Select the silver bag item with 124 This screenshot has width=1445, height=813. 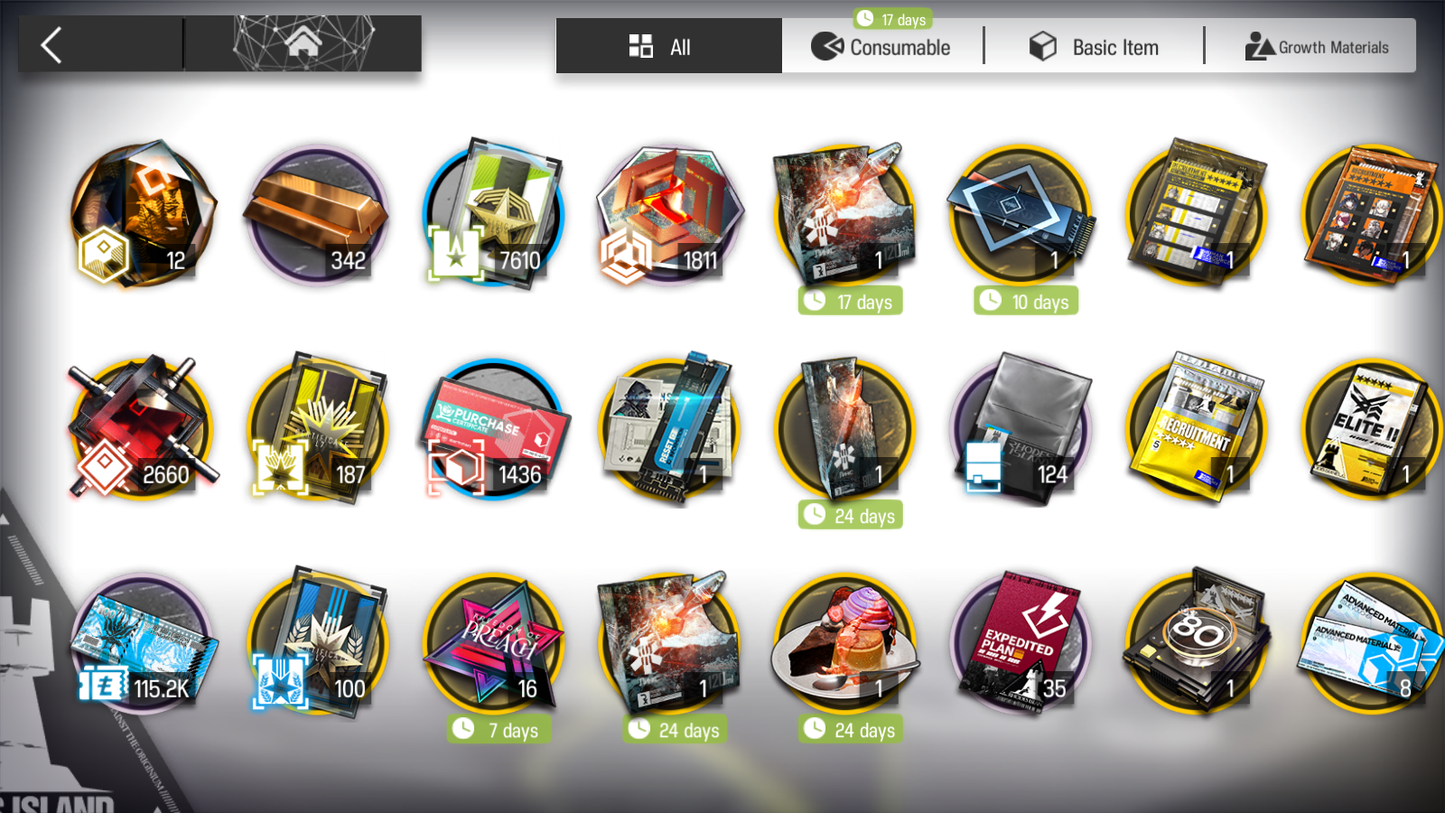coord(1021,430)
